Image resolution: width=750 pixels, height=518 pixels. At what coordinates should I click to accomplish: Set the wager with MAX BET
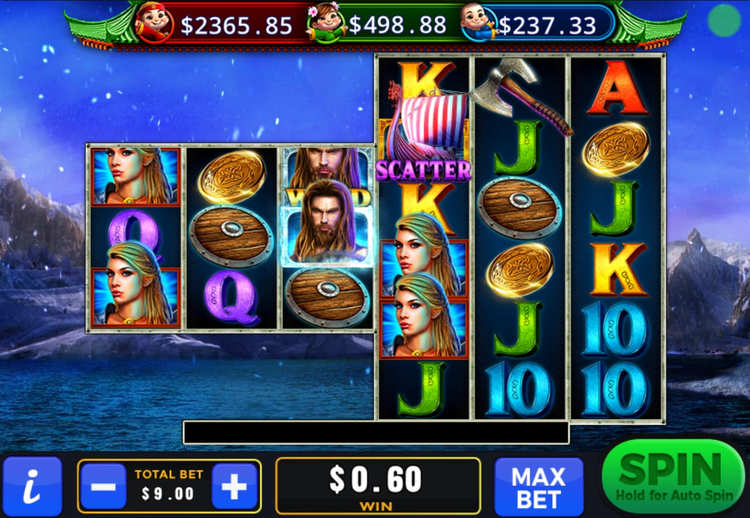[x=538, y=487]
